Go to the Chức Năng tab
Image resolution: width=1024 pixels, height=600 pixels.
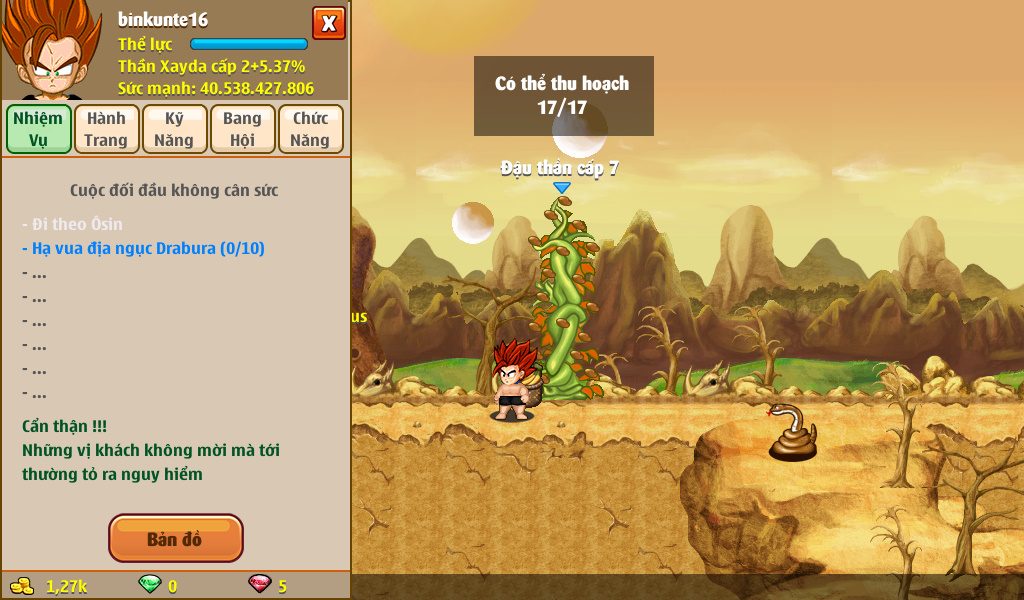click(310, 129)
